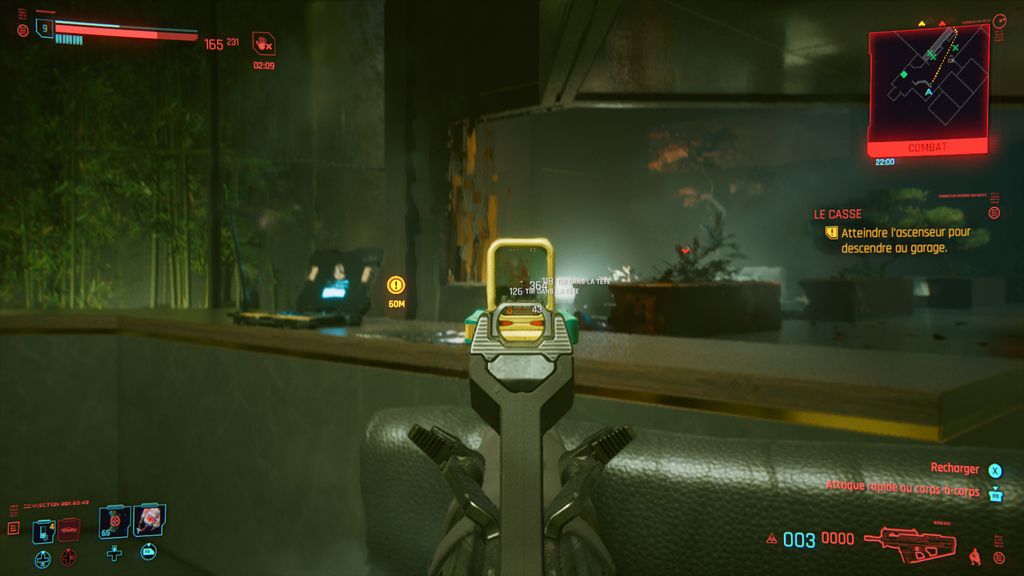Select the gadget slot with the red-white item
Screen dimensions: 1024x576
click(149, 519)
